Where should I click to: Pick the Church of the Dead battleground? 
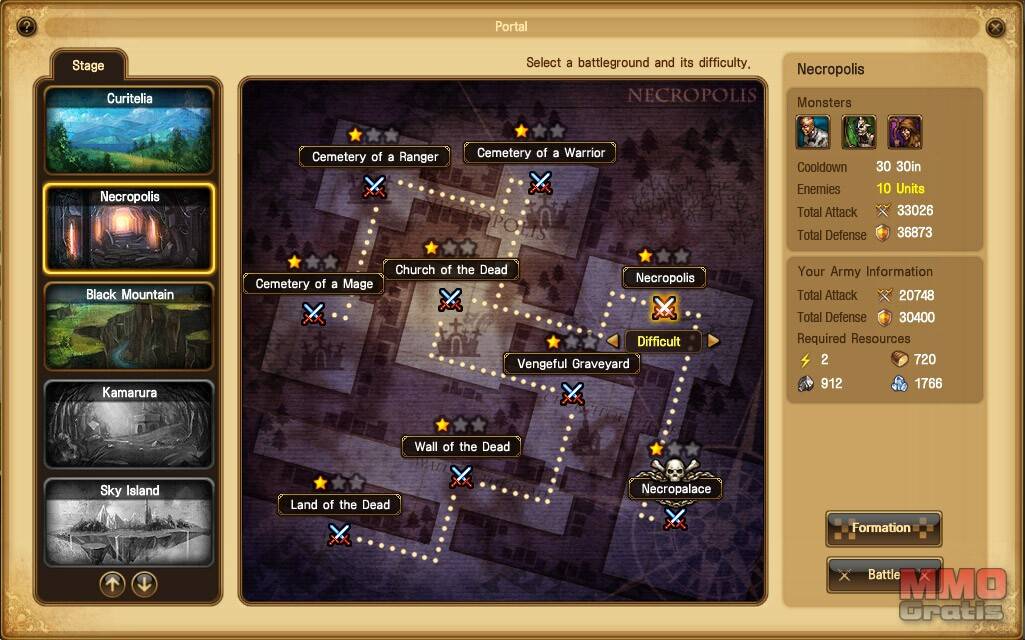[x=451, y=299]
